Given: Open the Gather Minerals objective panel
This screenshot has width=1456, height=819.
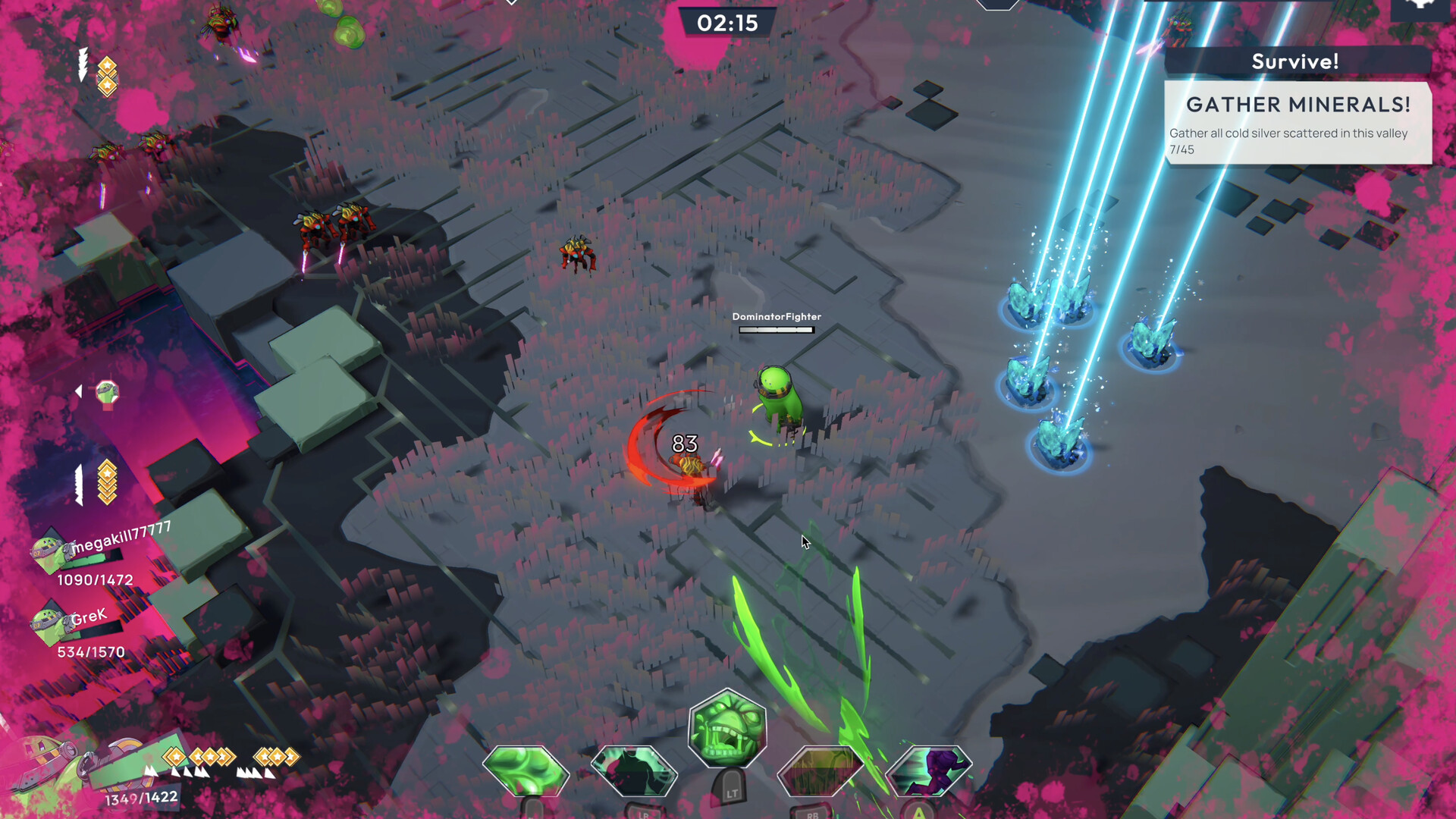Looking at the screenshot, I should click(1298, 123).
